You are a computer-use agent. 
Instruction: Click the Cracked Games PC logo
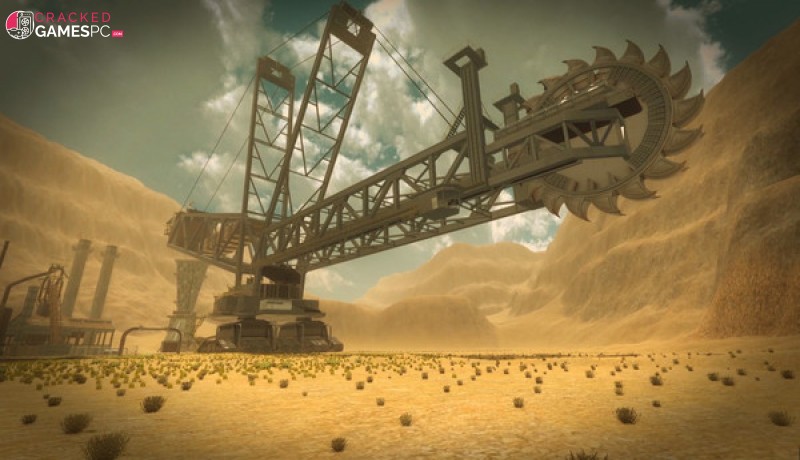(64, 25)
